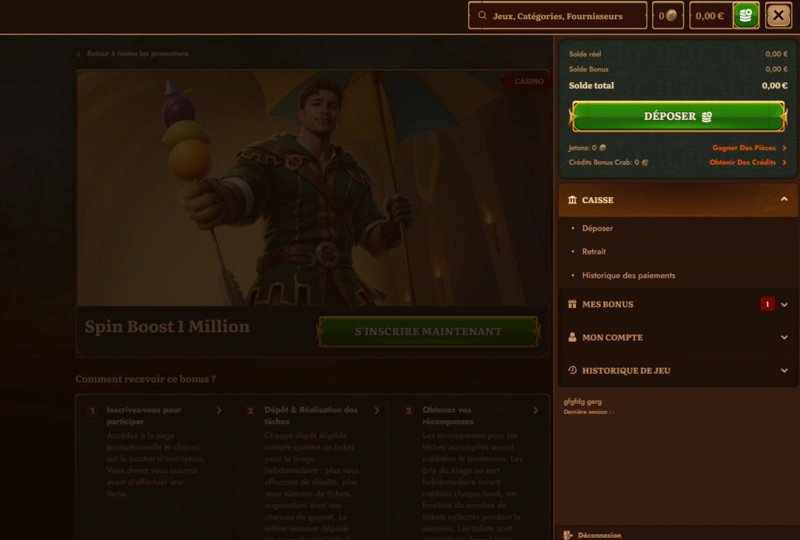Select Déposer in the Caisse list

click(598, 228)
